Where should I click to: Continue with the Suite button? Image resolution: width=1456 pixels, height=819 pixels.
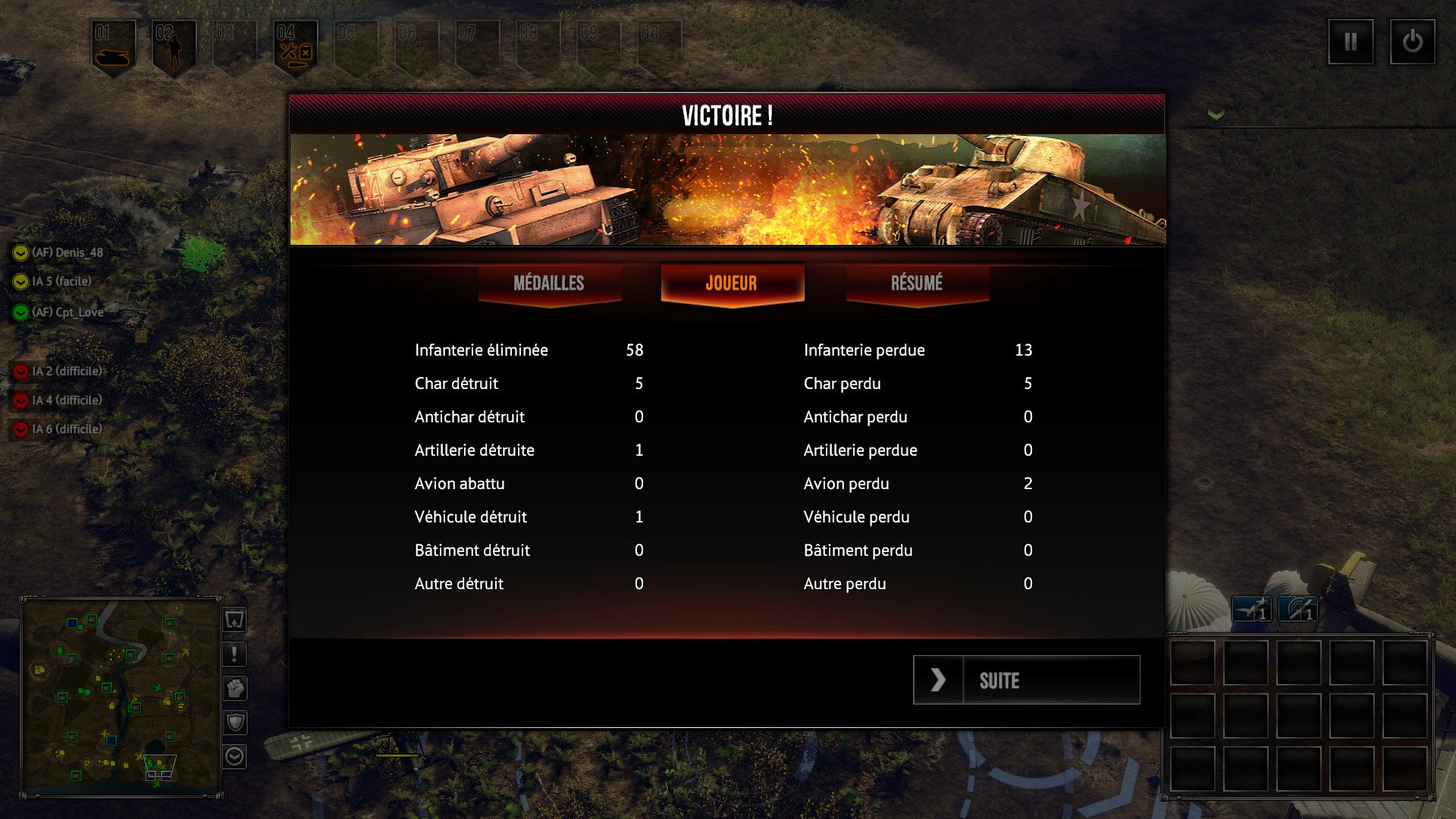pyautogui.click(x=1026, y=680)
